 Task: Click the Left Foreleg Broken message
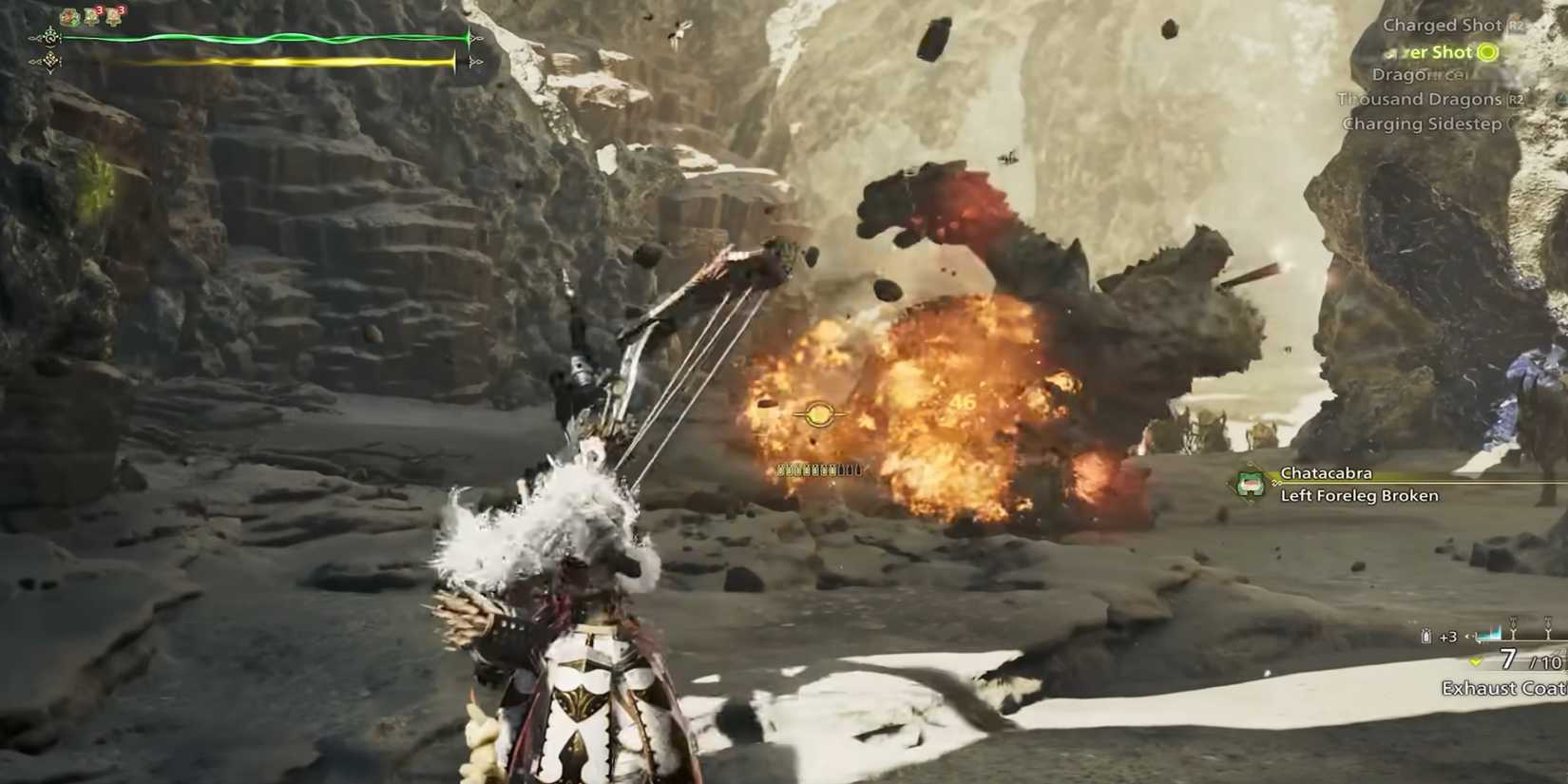(x=1358, y=495)
